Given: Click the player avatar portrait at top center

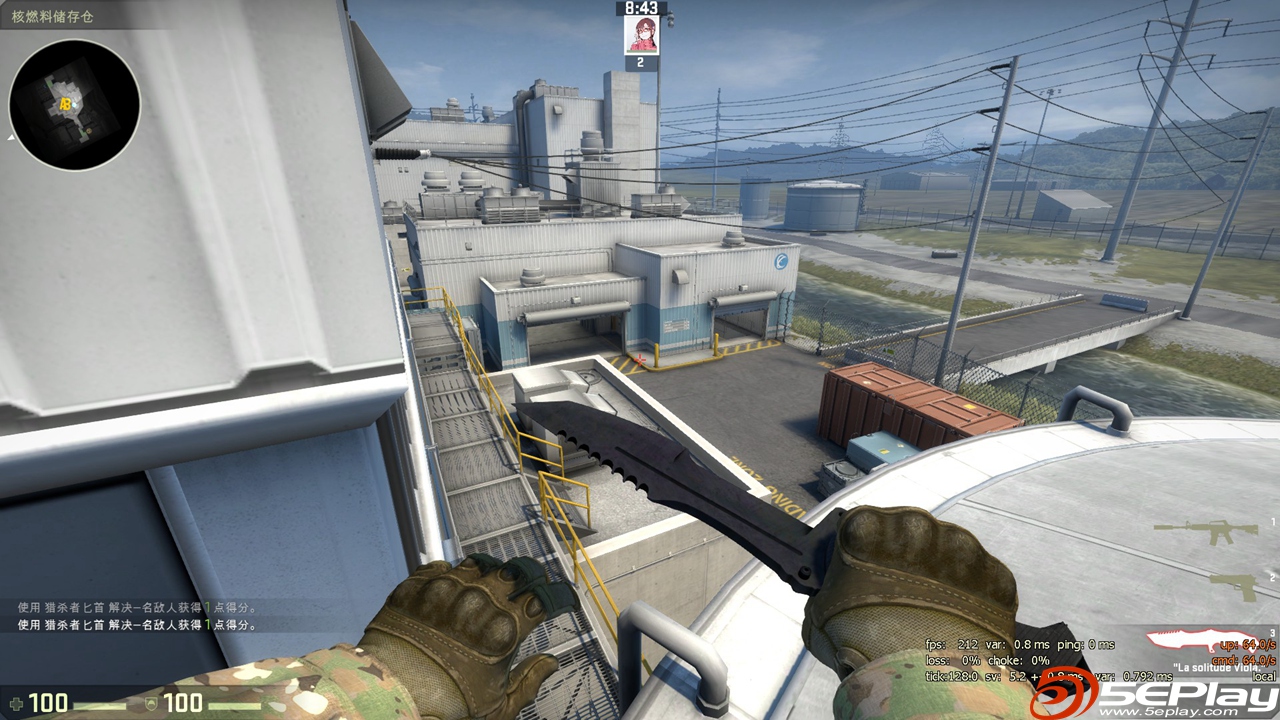Looking at the screenshot, I should tap(640, 33).
